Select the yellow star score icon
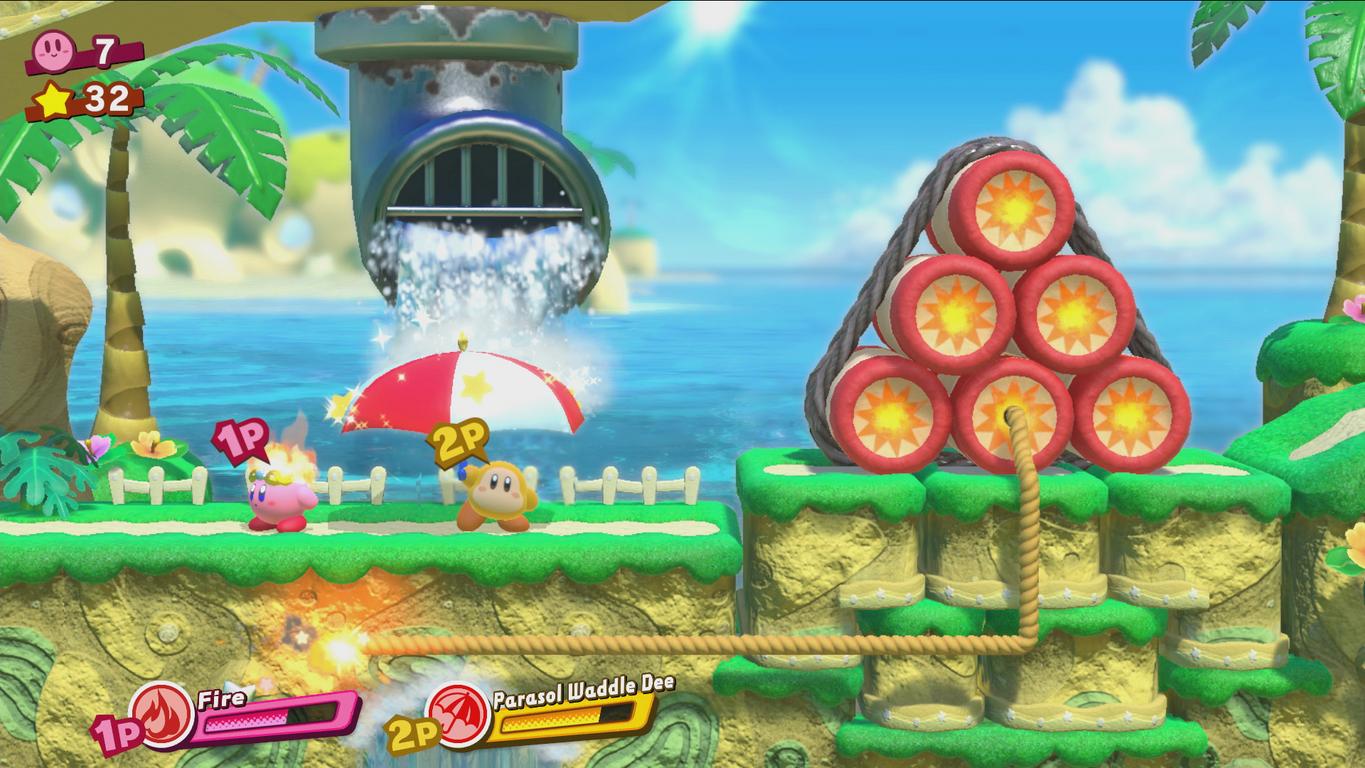Viewport: 1365px width, 768px height. 52,100
